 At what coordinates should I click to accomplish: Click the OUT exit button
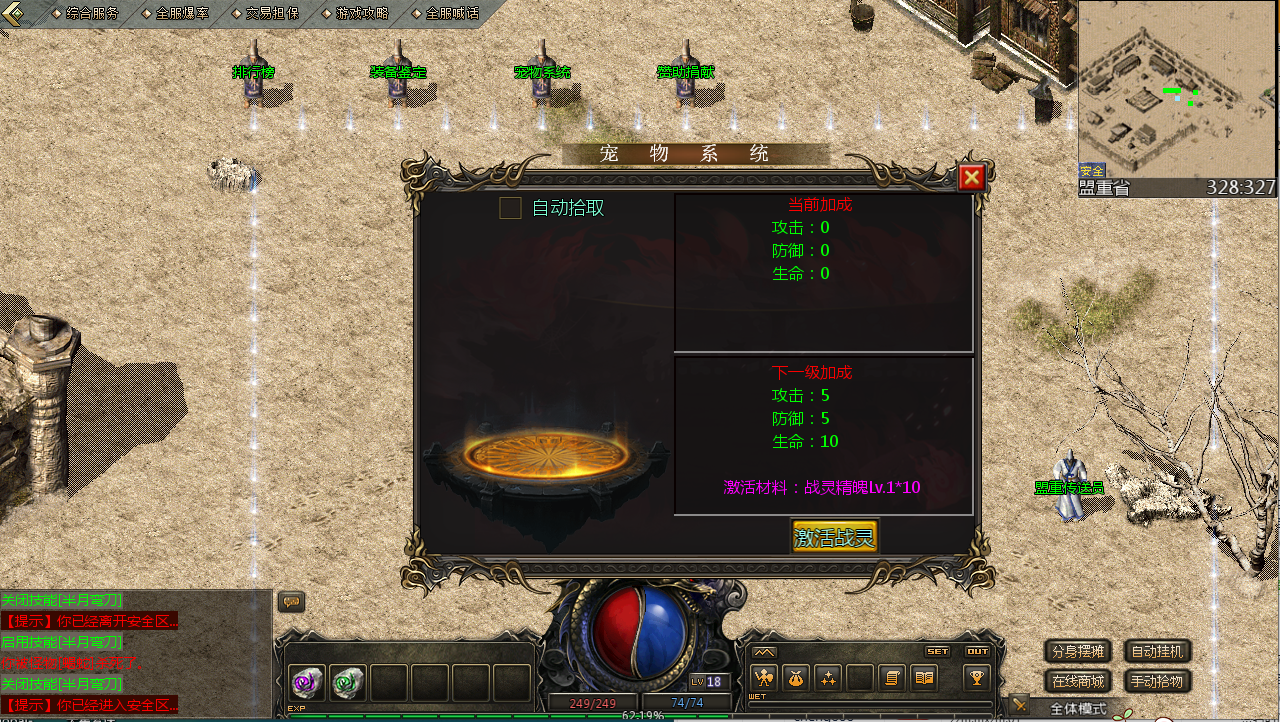click(977, 651)
